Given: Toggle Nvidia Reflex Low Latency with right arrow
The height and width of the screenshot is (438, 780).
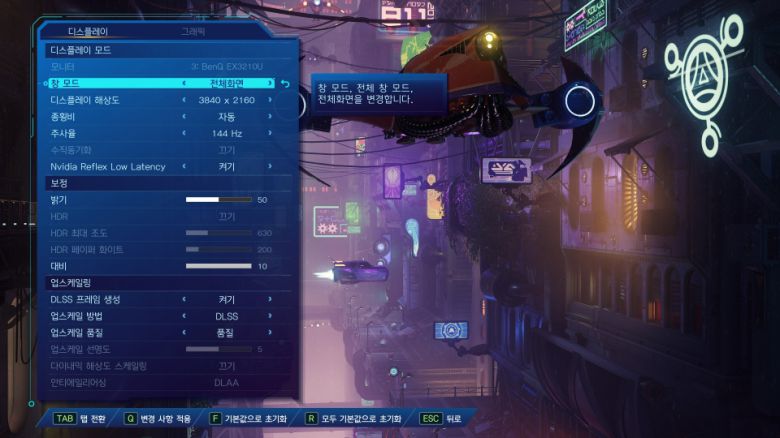Looking at the screenshot, I should [270, 166].
